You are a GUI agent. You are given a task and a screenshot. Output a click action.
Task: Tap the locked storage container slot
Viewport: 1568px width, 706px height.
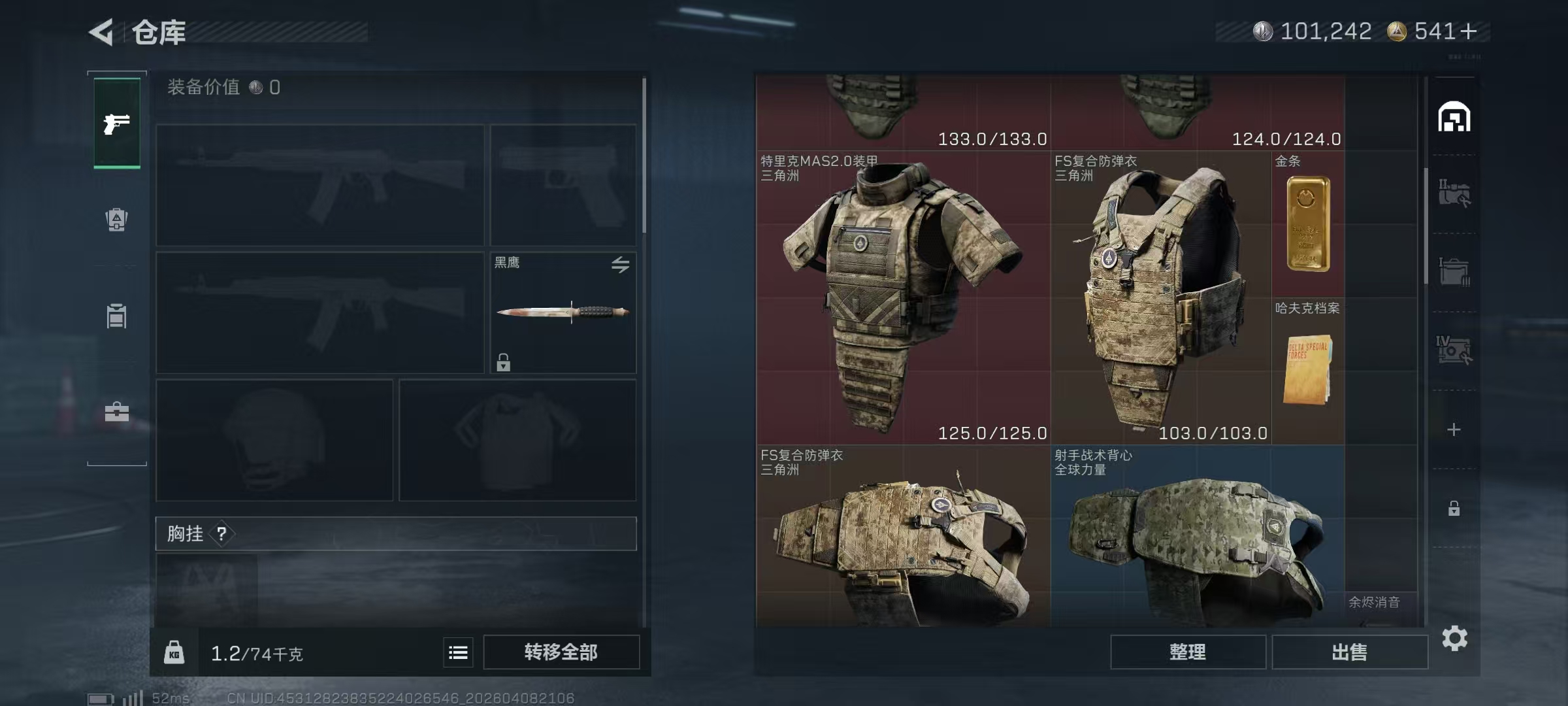1454,508
